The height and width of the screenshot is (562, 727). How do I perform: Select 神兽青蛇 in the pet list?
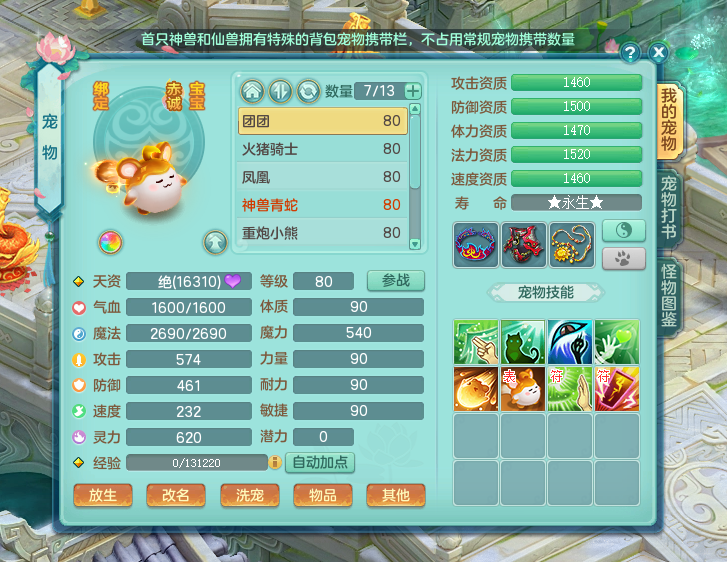pyautogui.click(x=322, y=205)
